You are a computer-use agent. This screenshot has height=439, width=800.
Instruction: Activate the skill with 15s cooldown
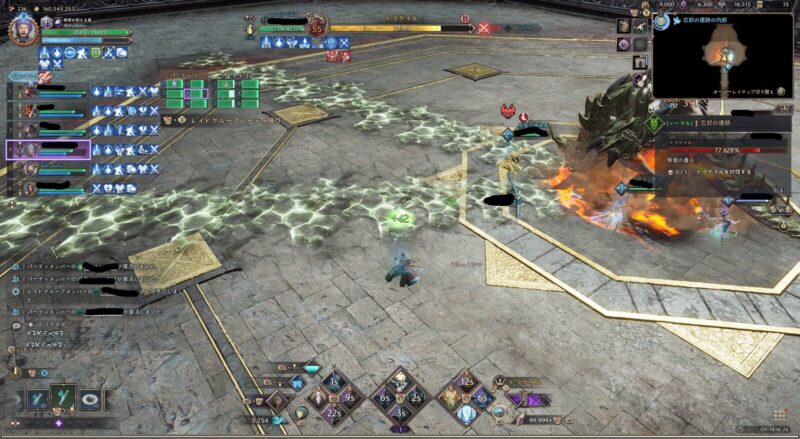point(334,382)
